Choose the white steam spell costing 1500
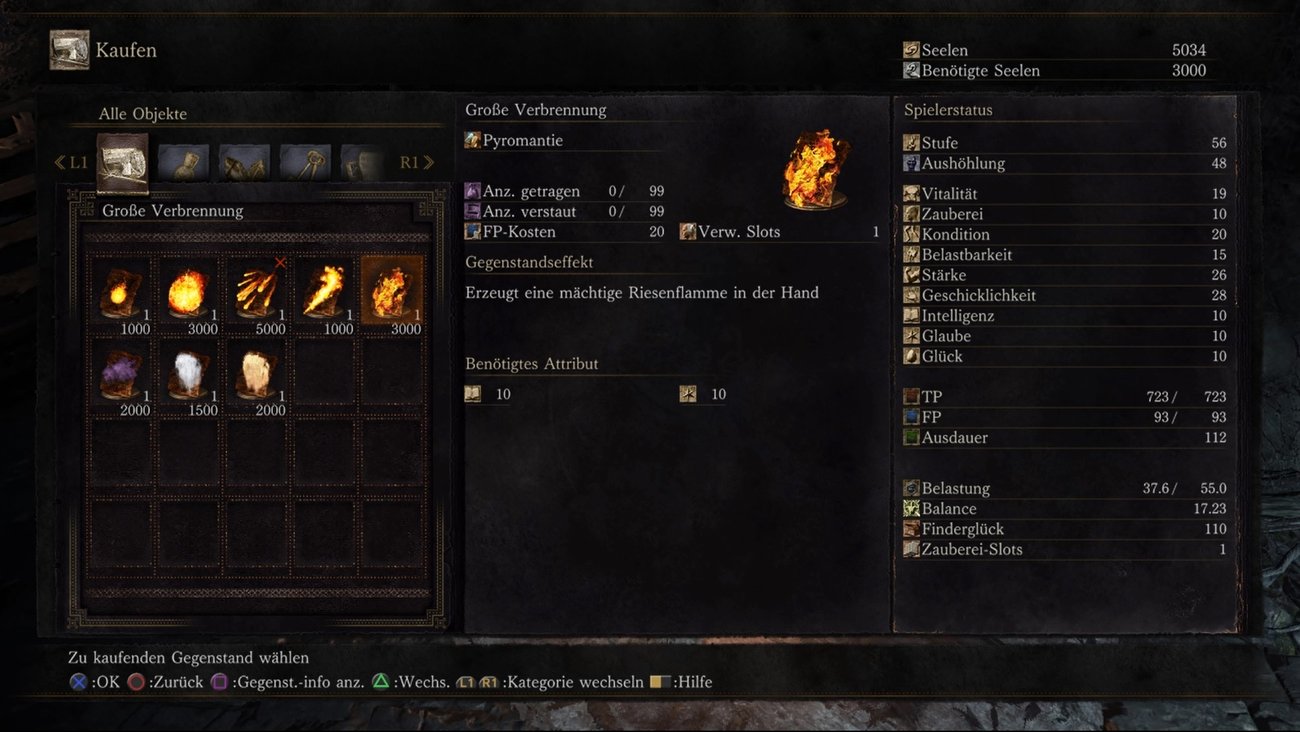Screen dimensions: 1300x732 pyautogui.click(x=188, y=376)
